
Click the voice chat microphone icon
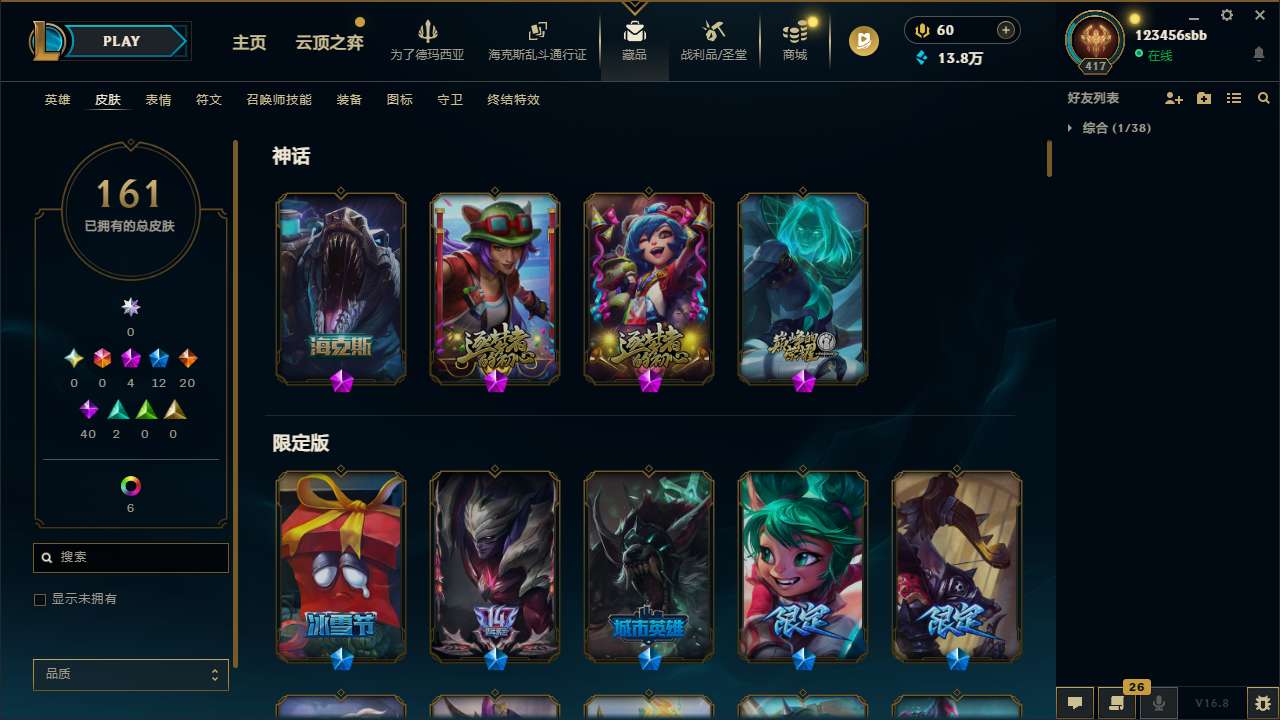coord(1160,701)
